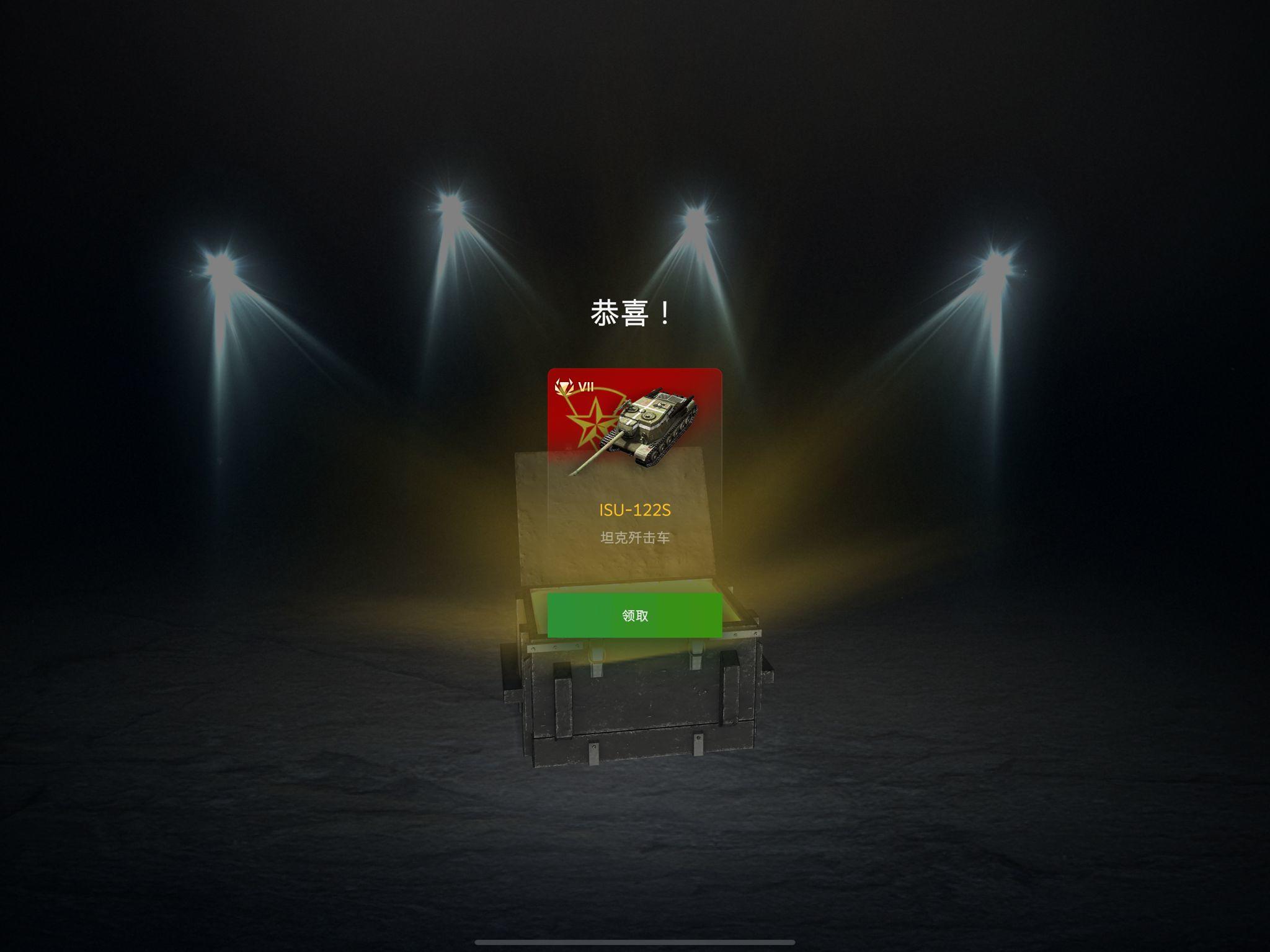Tap the green 领取 claim button
This screenshot has width=1270, height=952.
634,616
